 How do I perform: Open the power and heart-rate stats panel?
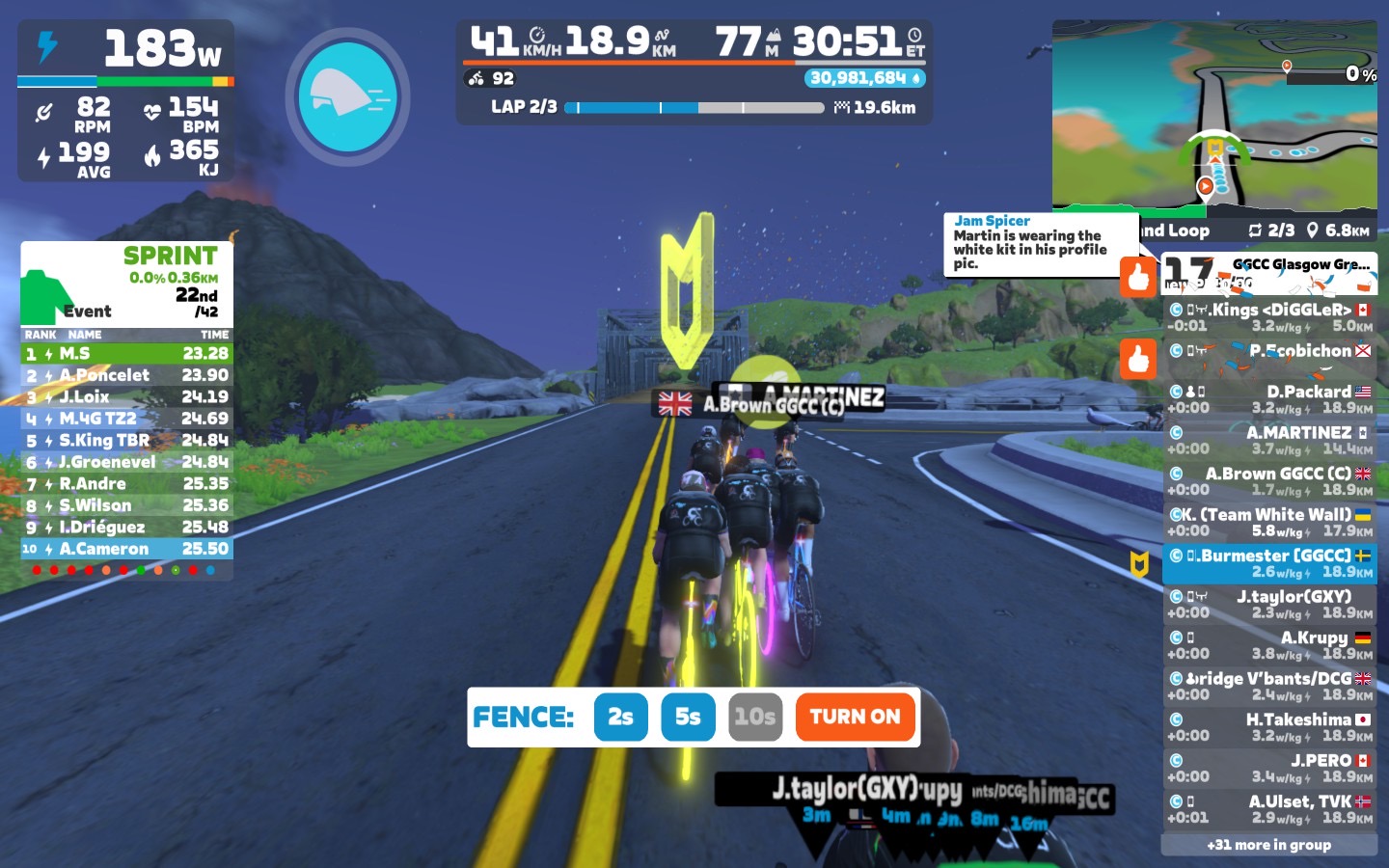pos(125,101)
